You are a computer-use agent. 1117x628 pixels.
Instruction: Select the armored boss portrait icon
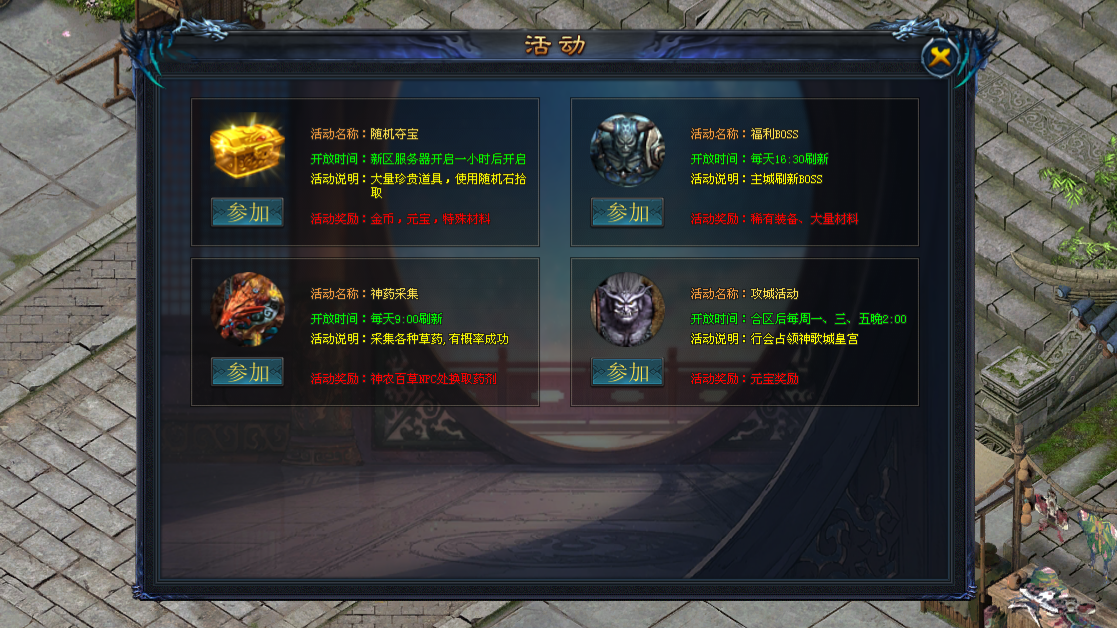pos(627,150)
